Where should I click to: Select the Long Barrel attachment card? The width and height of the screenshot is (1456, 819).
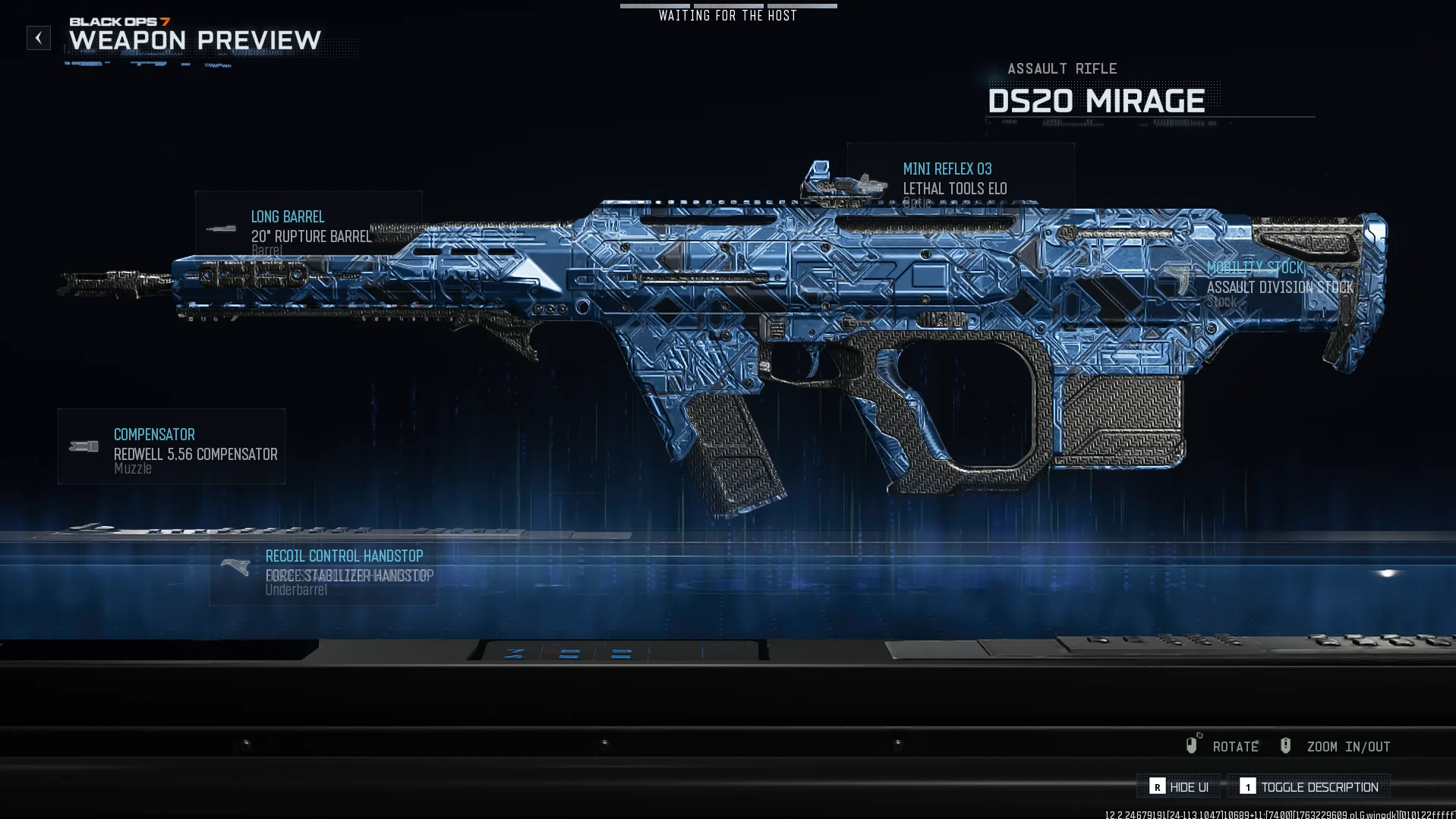point(308,228)
